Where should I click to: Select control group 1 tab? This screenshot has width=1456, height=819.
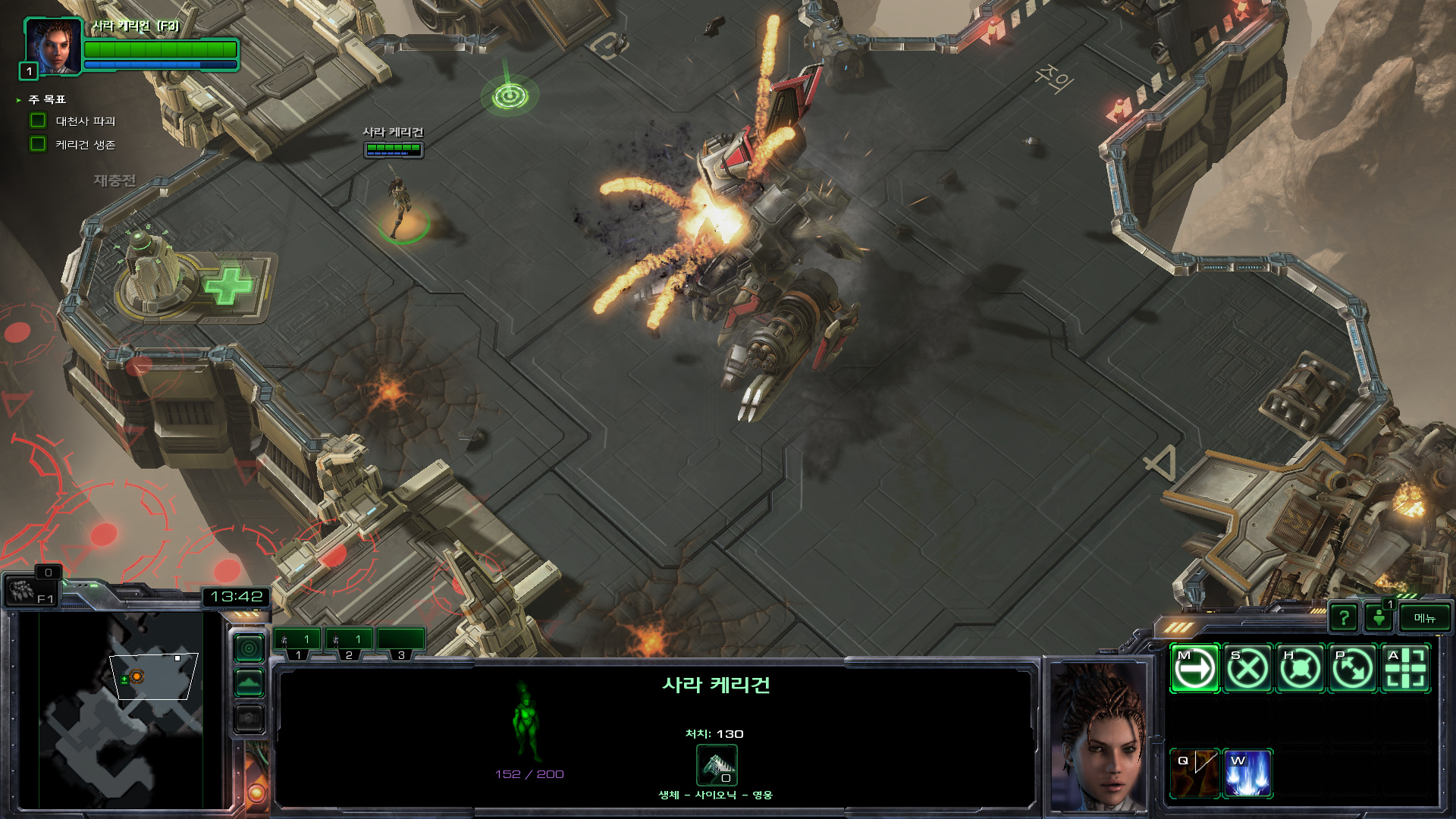(x=297, y=642)
